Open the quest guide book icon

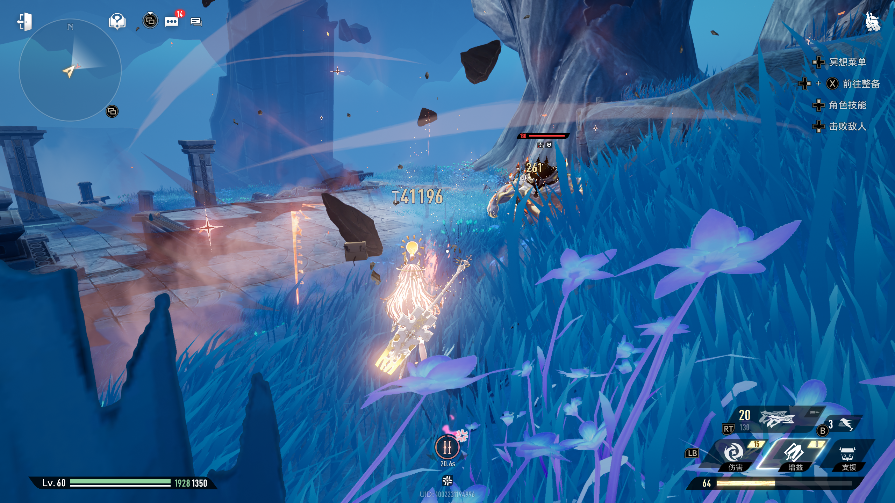(118, 20)
